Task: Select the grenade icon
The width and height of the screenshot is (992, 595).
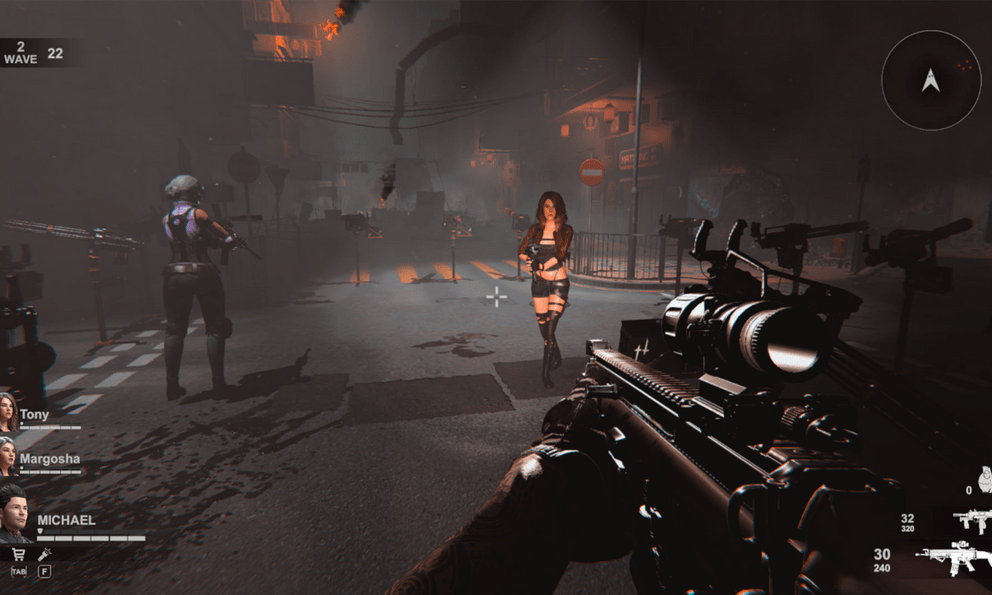Action: (984, 482)
